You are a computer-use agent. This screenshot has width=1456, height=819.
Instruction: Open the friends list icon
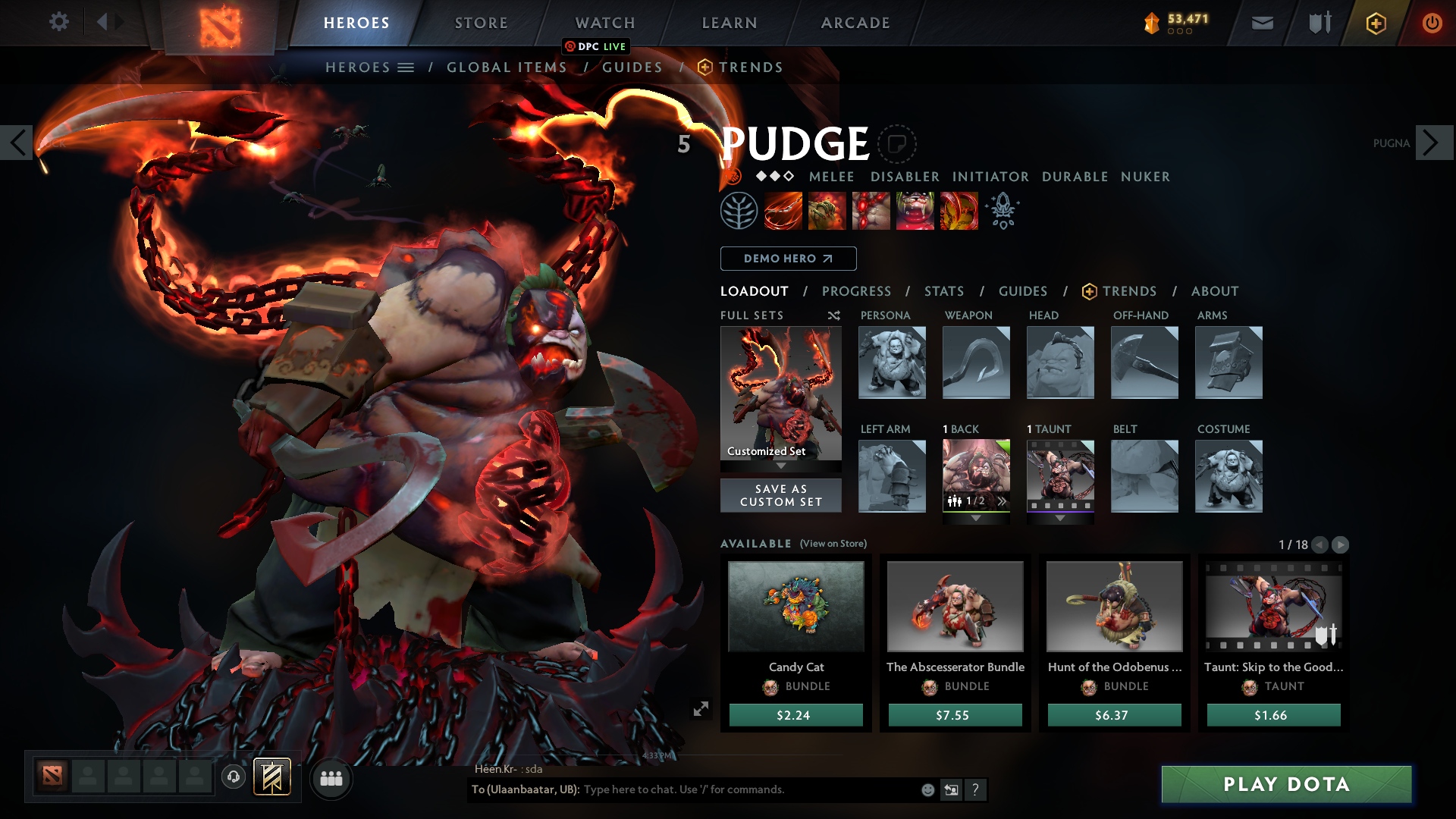pyautogui.click(x=331, y=778)
